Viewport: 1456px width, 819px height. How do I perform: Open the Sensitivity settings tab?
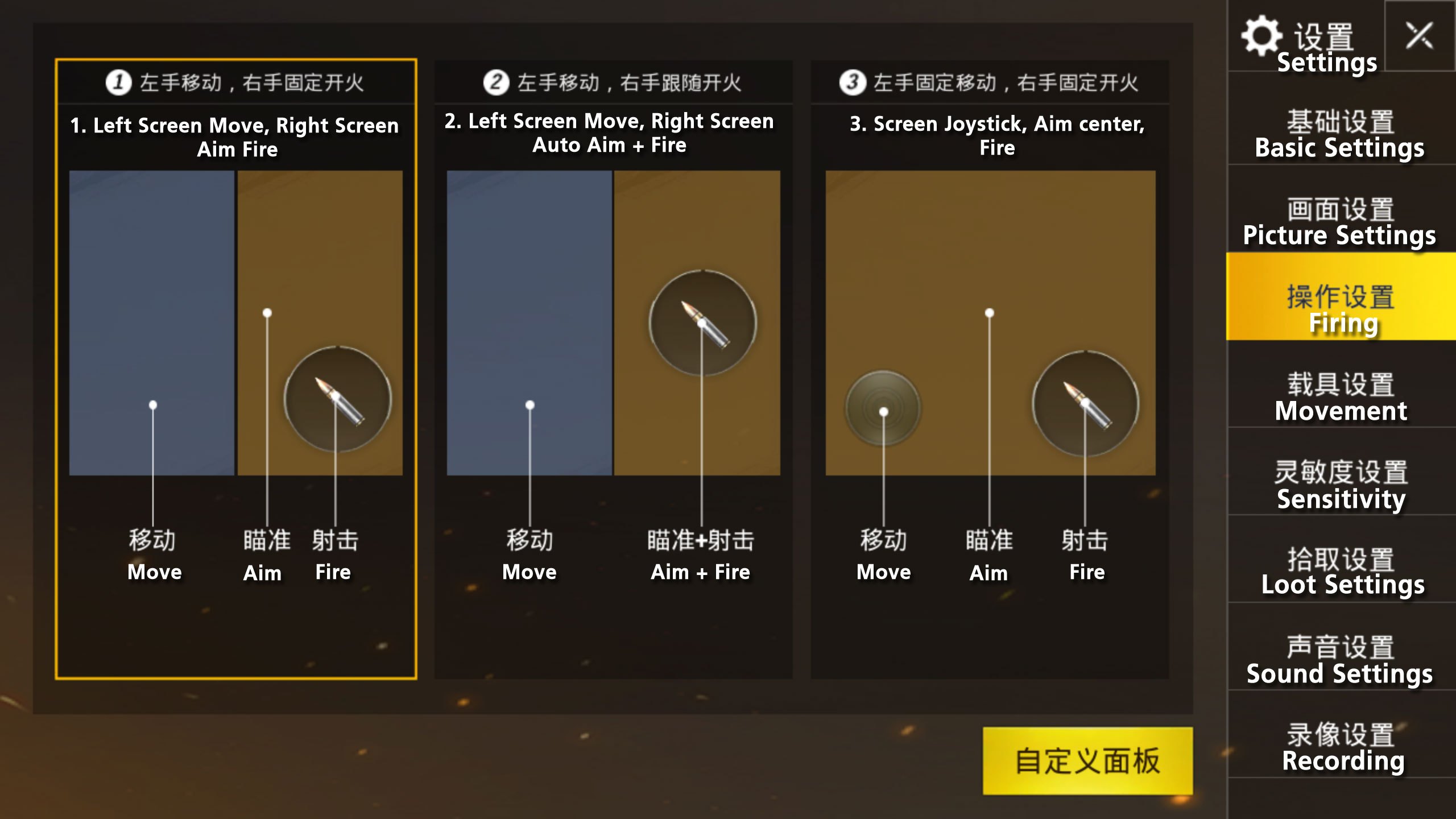tap(1340, 485)
